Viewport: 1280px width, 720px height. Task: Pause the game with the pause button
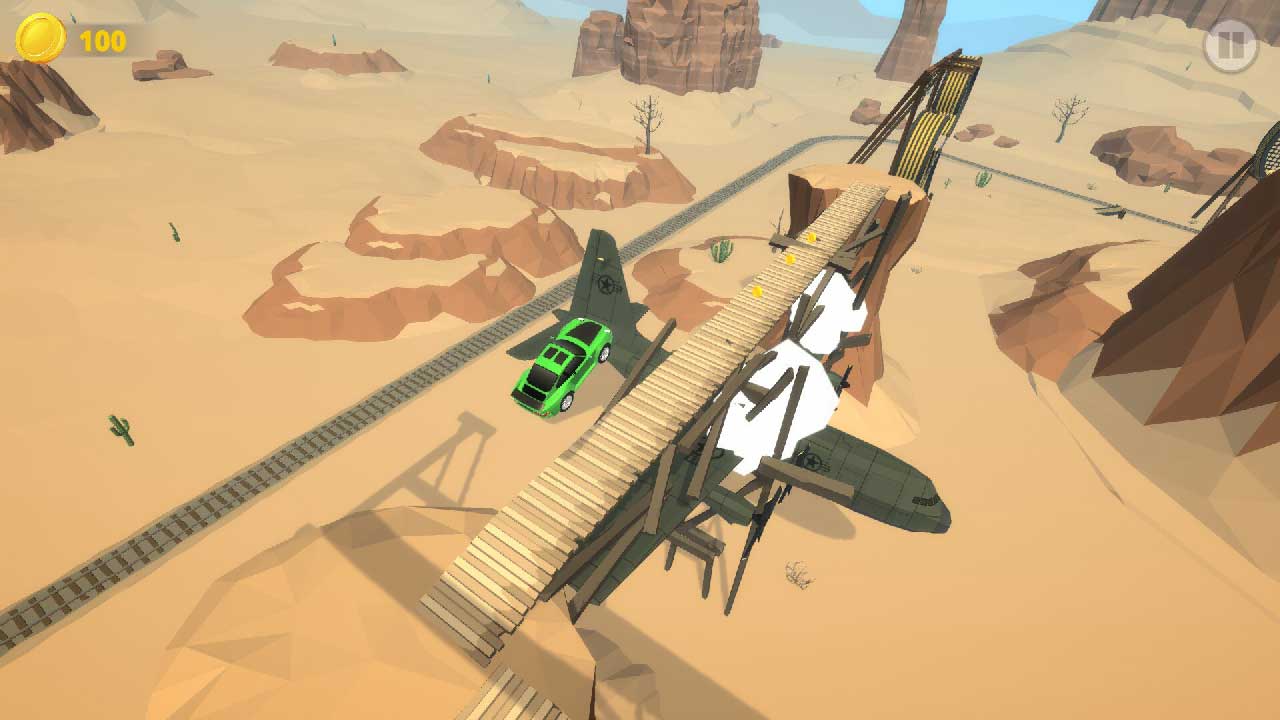(1229, 45)
